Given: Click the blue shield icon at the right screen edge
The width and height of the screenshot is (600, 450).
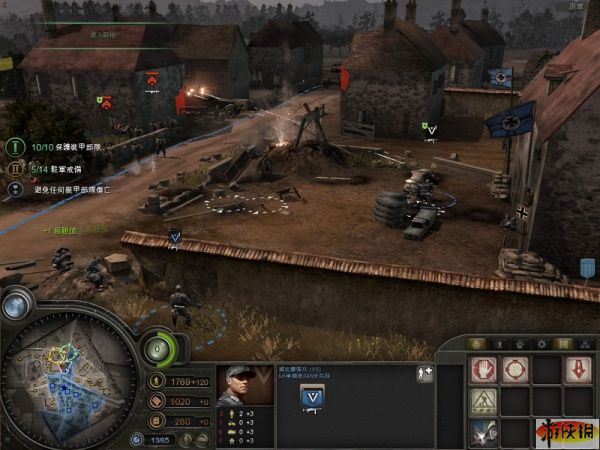Looking at the screenshot, I should (587, 268).
